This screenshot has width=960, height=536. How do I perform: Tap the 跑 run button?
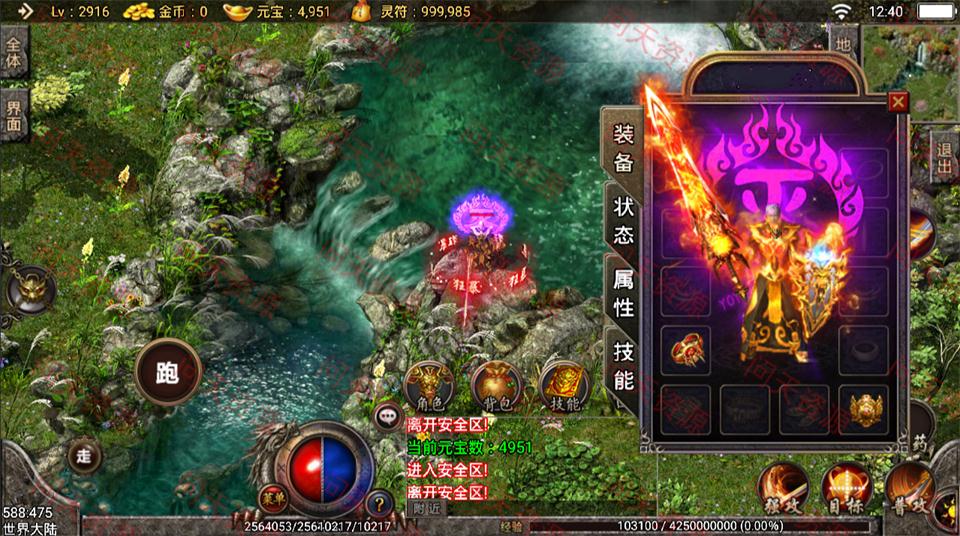(x=167, y=373)
